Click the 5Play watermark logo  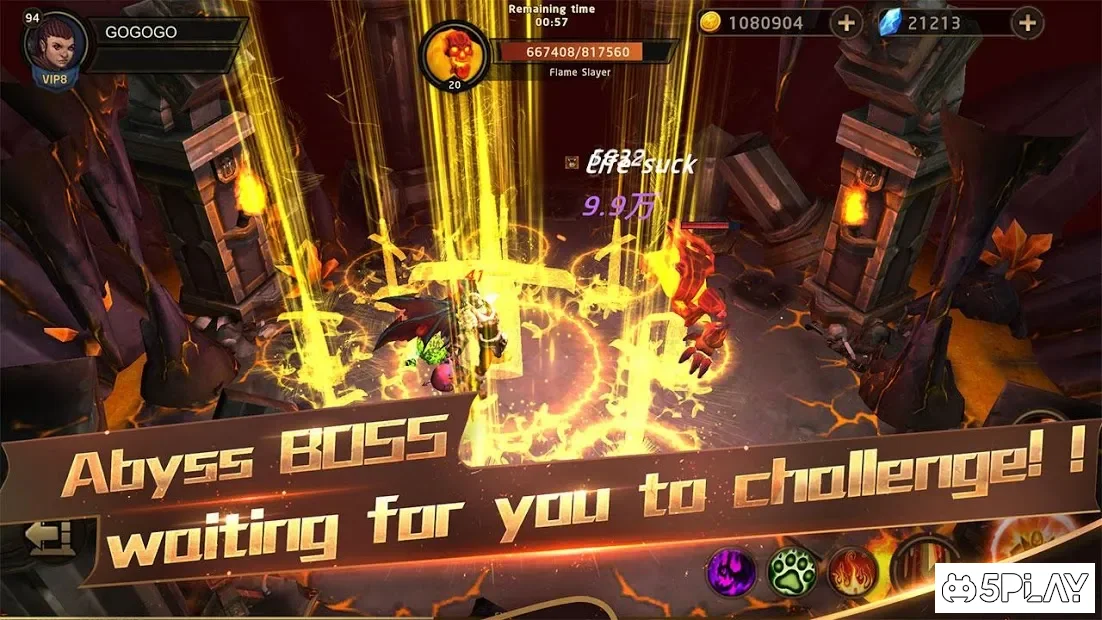(x=1014, y=588)
